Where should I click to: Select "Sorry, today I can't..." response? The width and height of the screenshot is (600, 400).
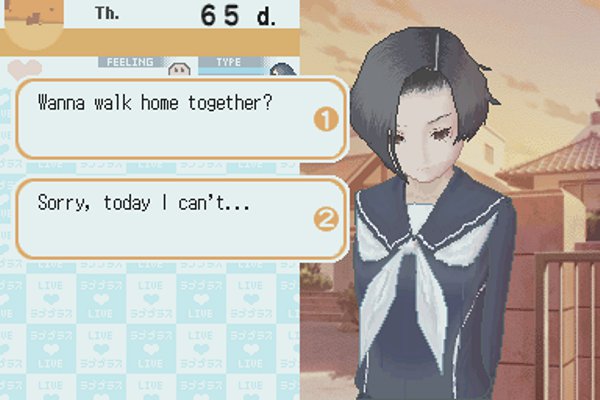180,215
